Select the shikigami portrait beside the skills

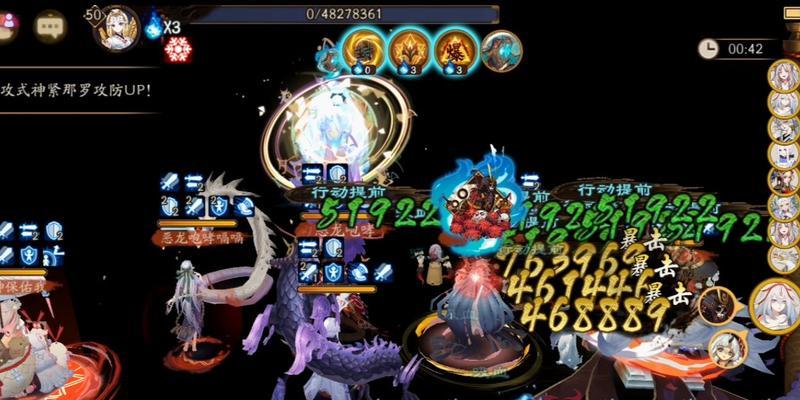point(501,51)
